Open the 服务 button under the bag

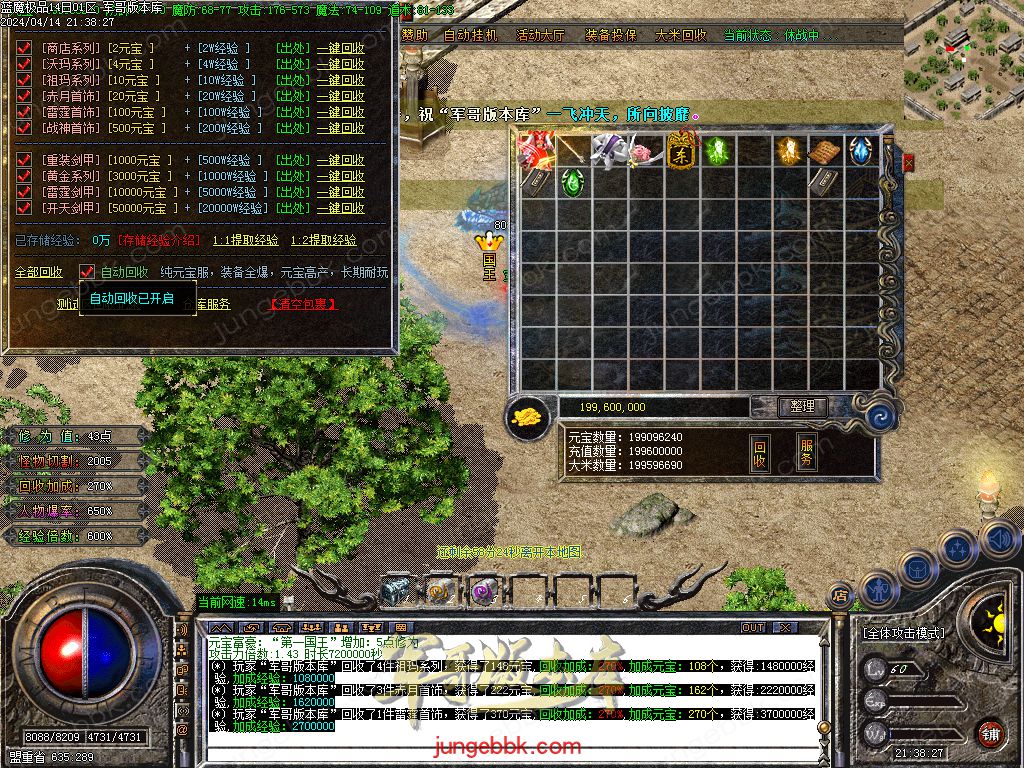tap(806, 452)
